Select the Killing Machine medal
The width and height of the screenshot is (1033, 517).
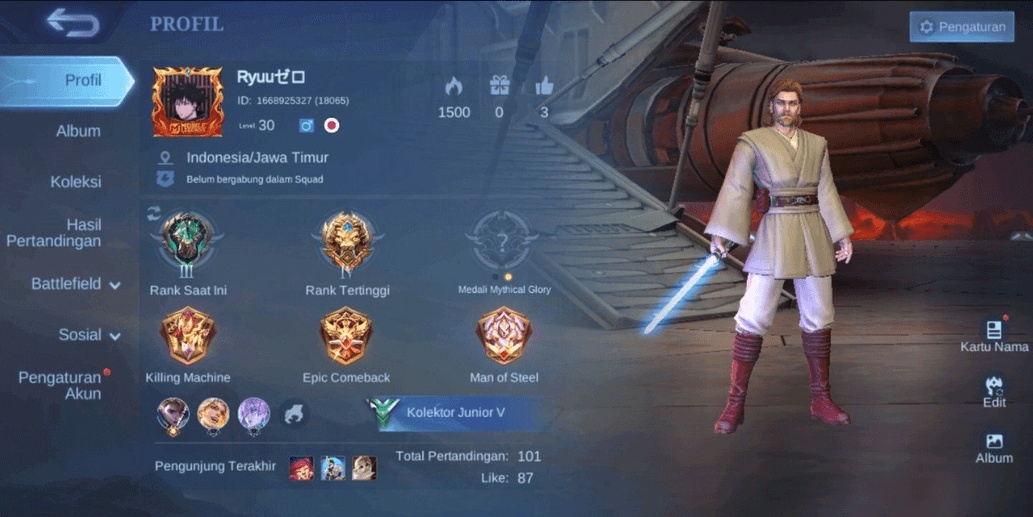[188, 337]
